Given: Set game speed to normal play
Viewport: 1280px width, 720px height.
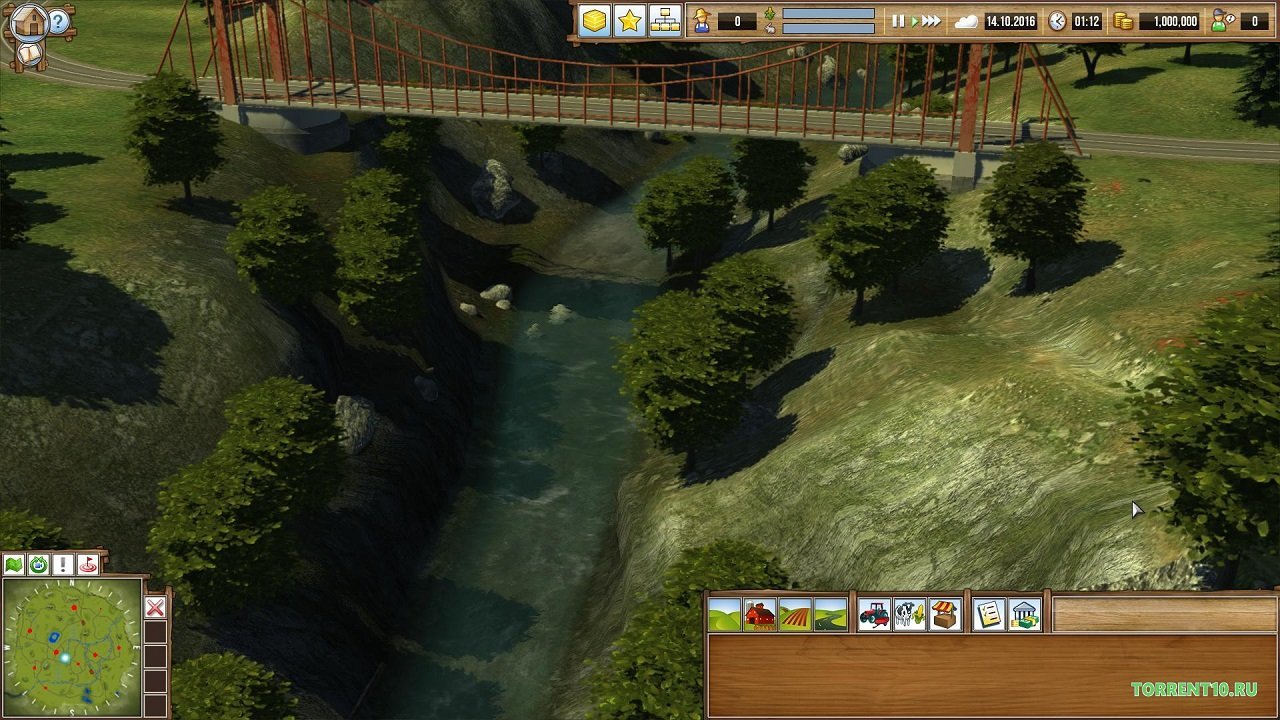Looking at the screenshot, I should (x=913, y=21).
